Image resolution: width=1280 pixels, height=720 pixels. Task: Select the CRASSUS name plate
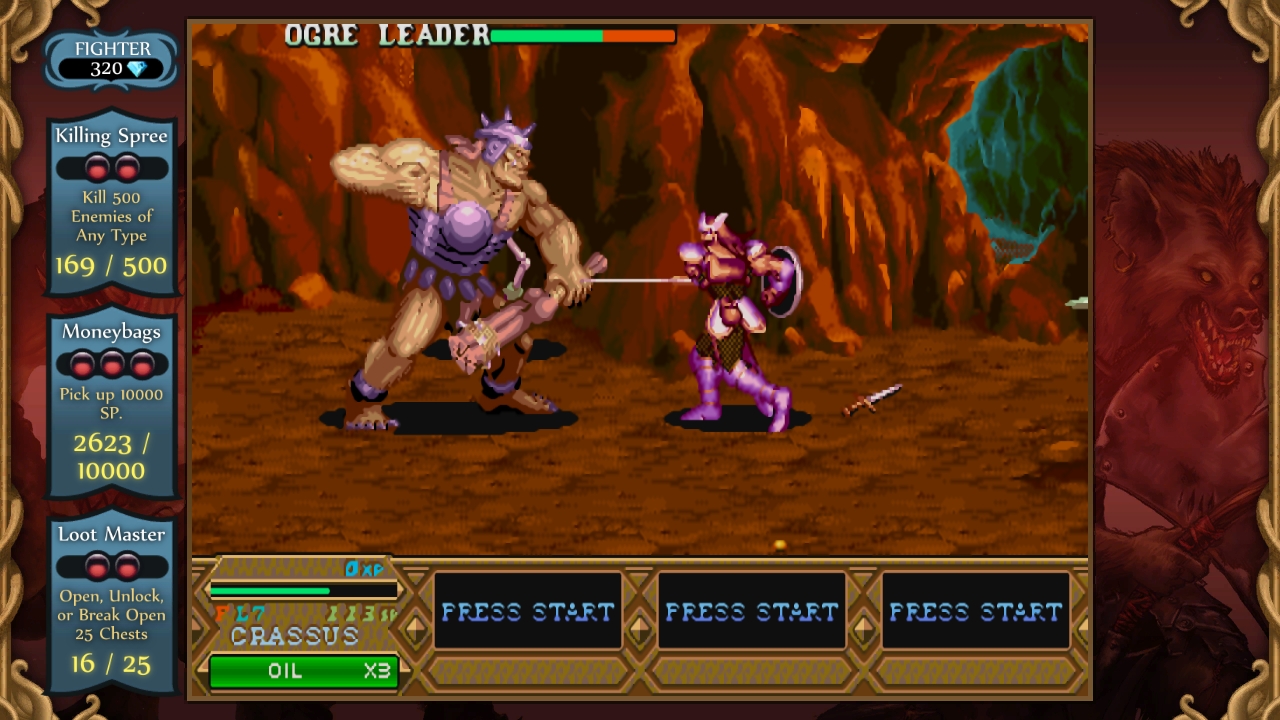[x=294, y=633]
